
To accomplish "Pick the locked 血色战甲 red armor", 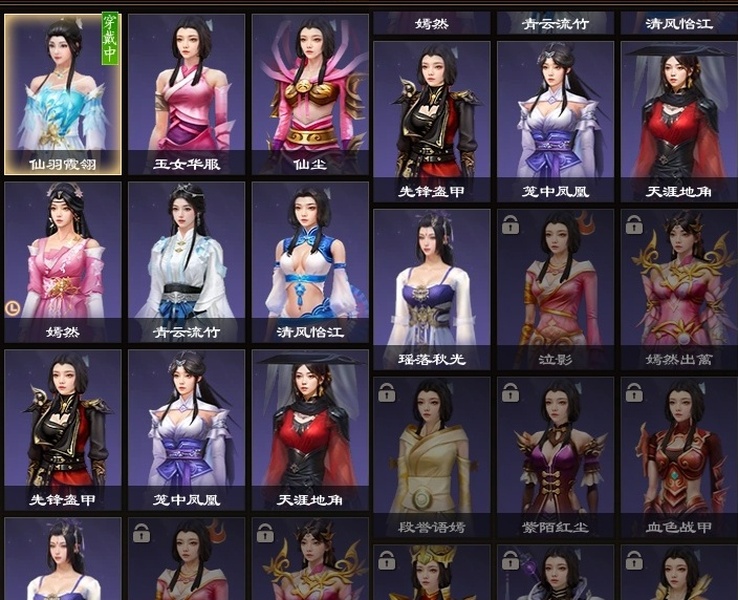I will tap(679, 456).
